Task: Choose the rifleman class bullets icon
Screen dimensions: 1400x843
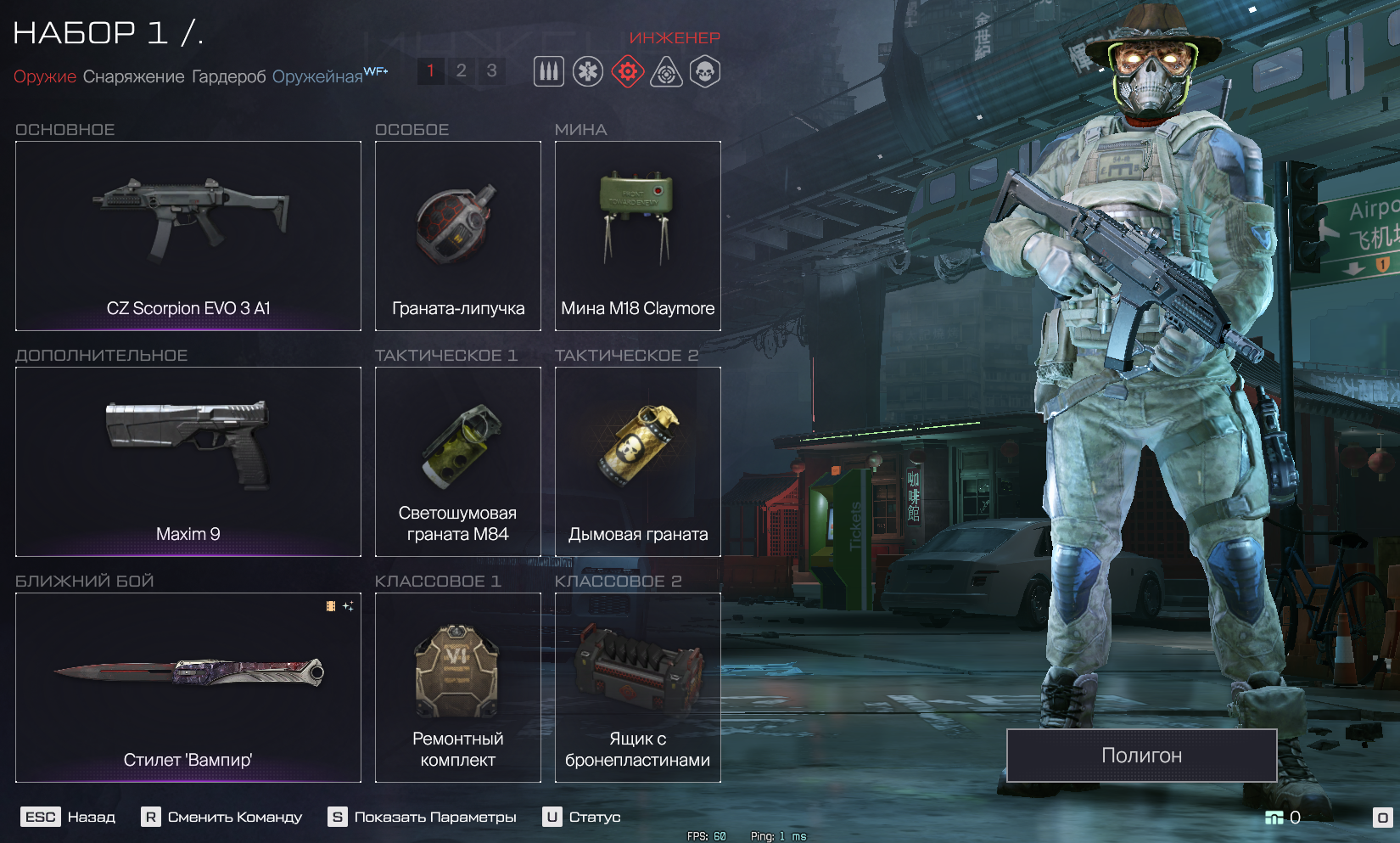Action: [x=549, y=72]
